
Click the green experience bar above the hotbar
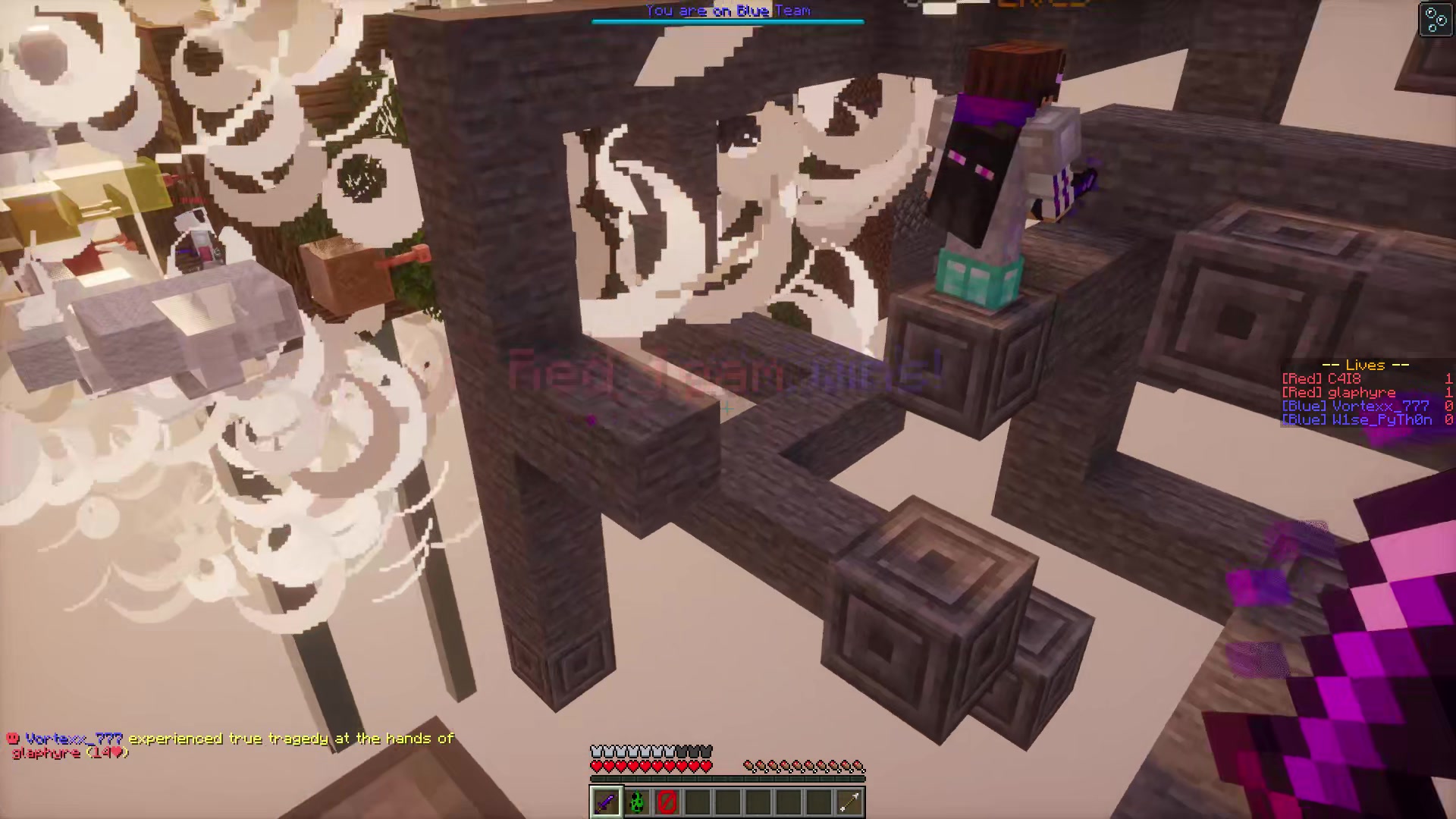click(726, 779)
